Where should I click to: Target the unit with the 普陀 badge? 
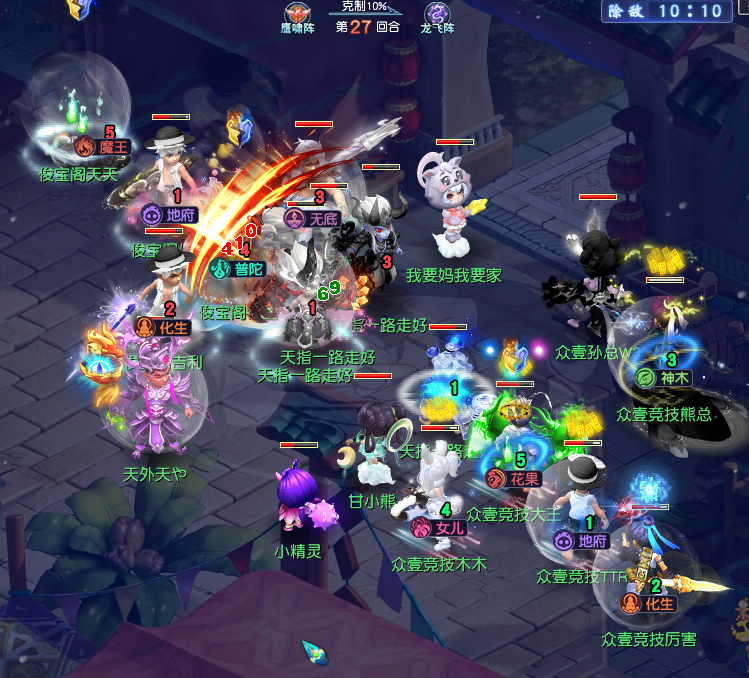[x=238, y=268]
